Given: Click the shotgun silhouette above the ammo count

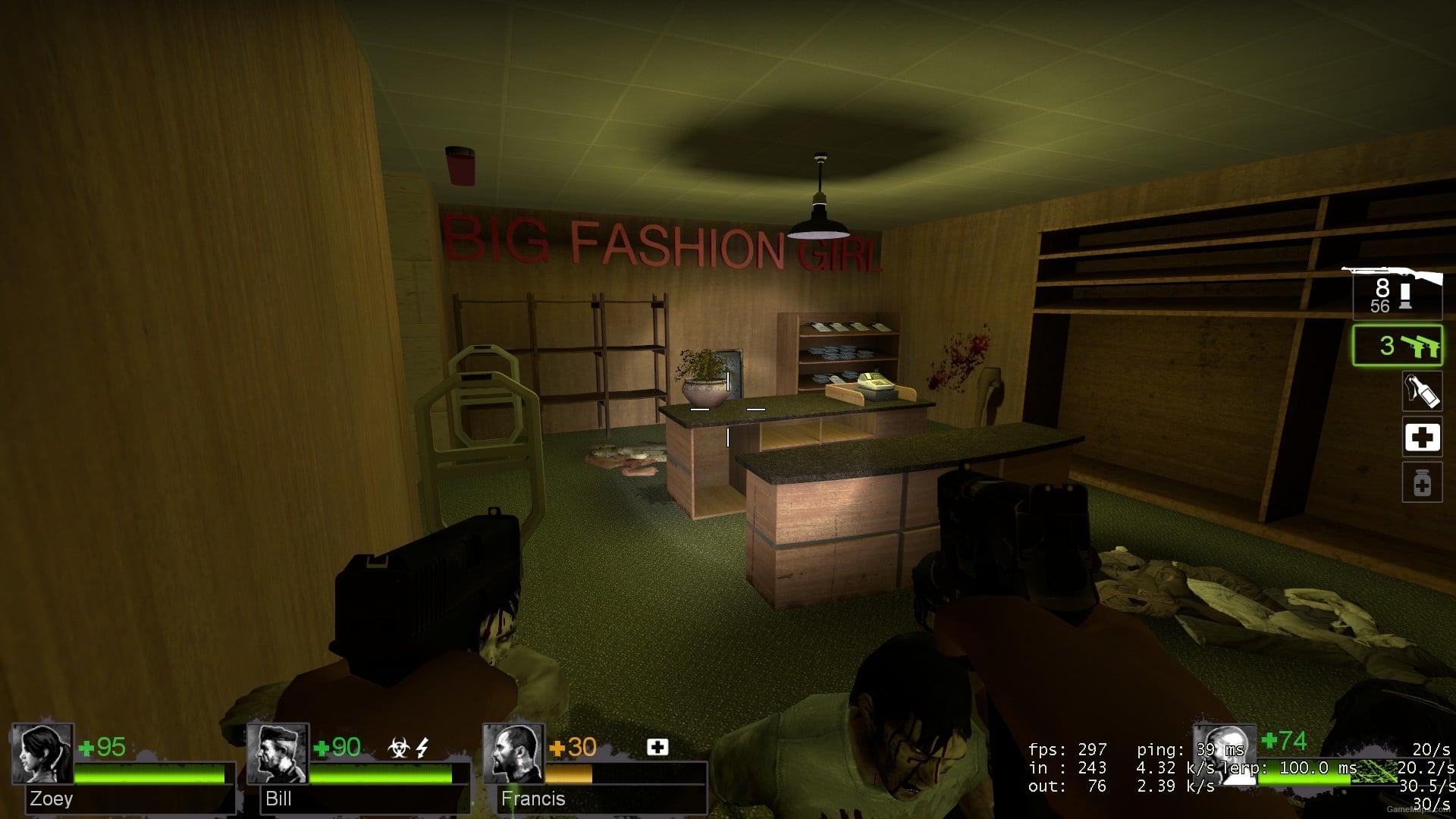Looking at the screenshot, I should (1392, 269).
